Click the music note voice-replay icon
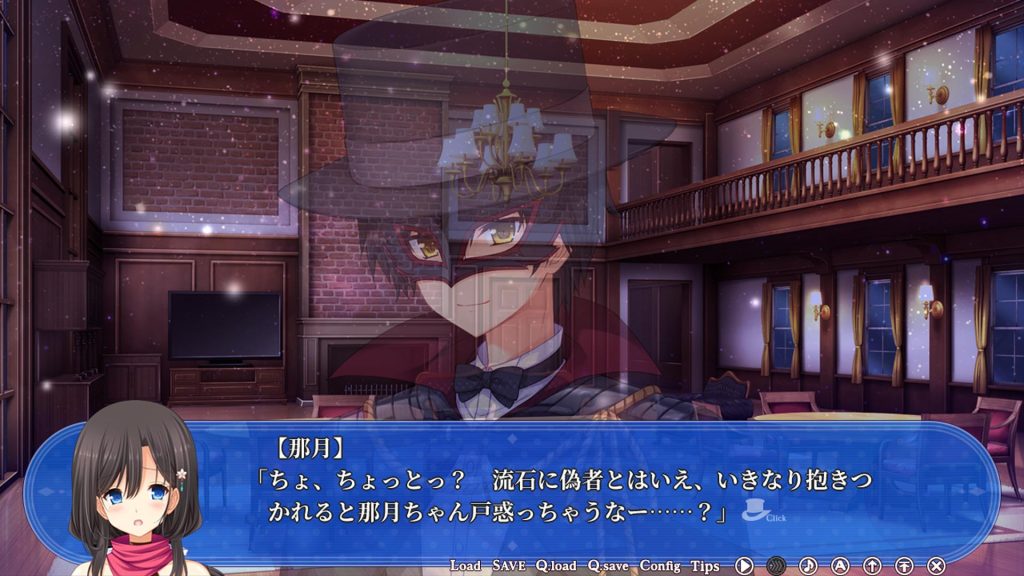1024x576 pixels. pos(808,566)
